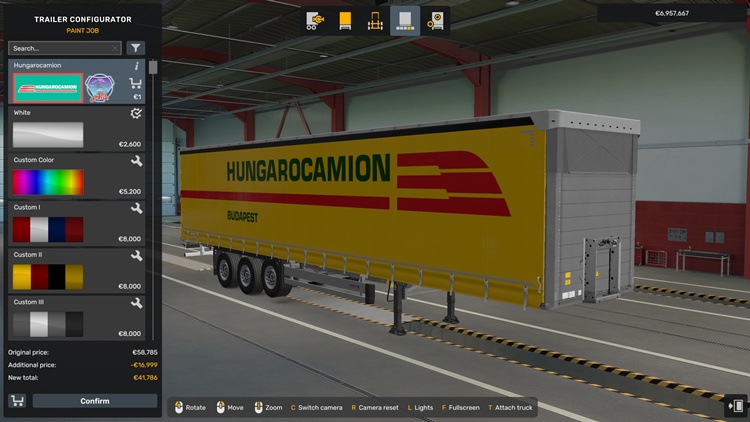
Task: Switch to the trailer accessories tab
Action: click(x=435, y=20)
